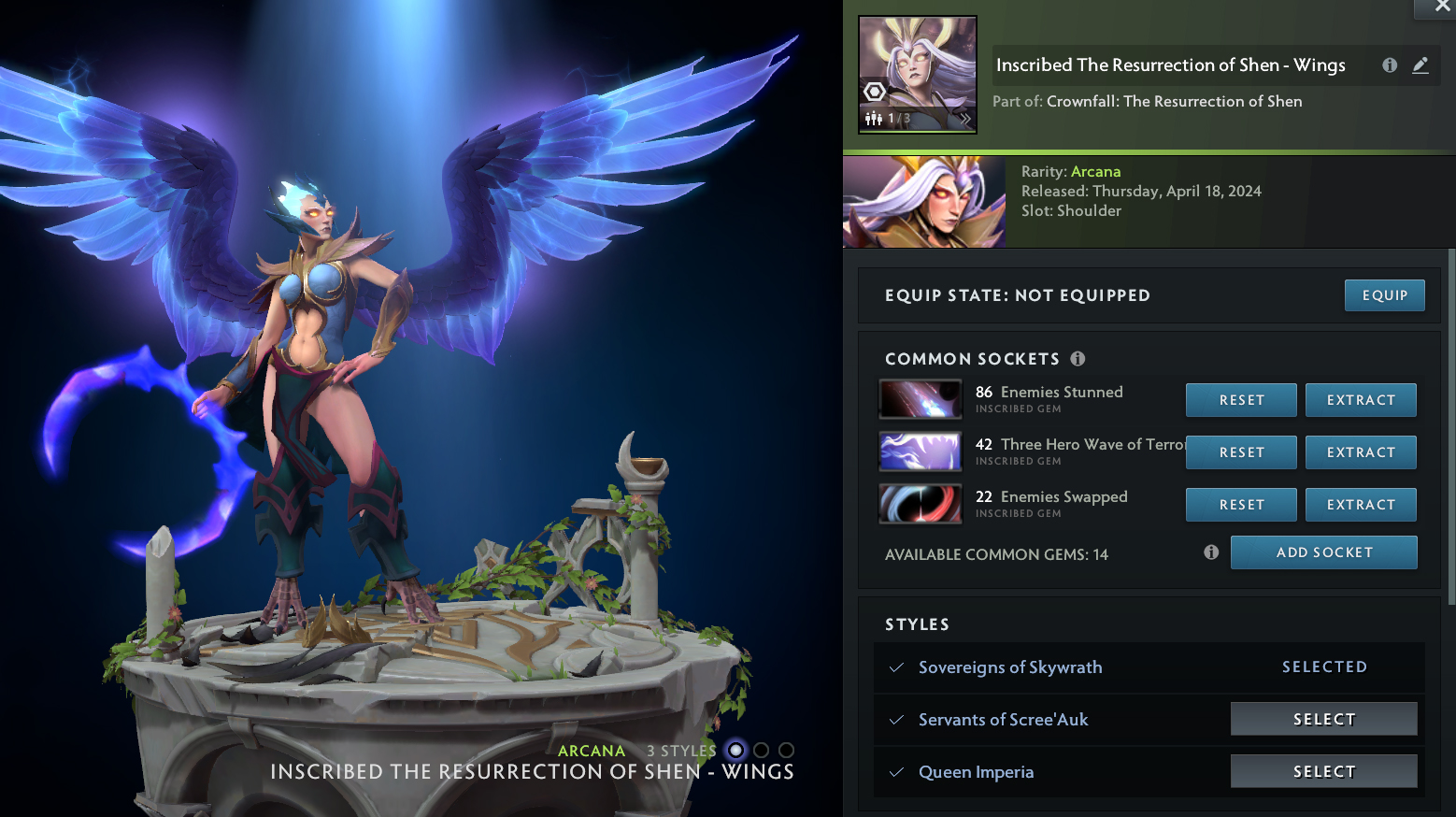Extract the Three Hero Wave of Terror gem
Viewport: 1456px width, 817px height.
pyautogui.click(x=1361, y=452)
